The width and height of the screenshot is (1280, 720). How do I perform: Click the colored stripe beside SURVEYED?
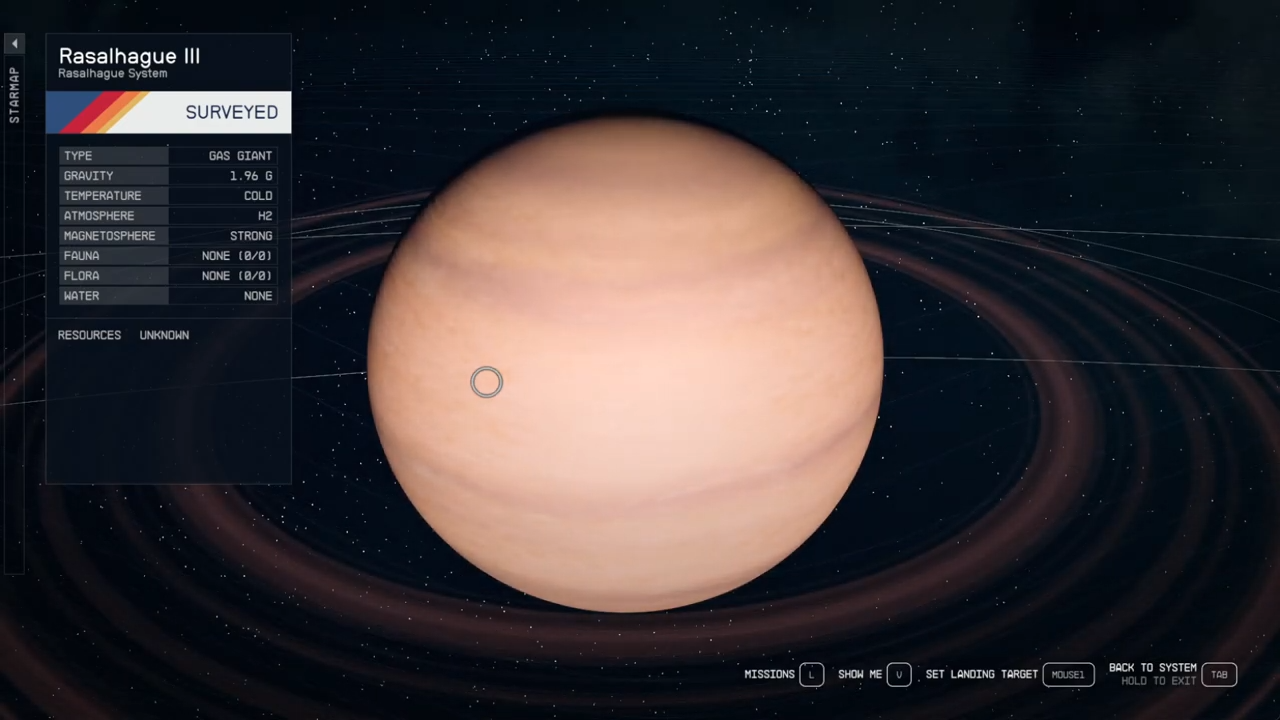pos(95,112)
